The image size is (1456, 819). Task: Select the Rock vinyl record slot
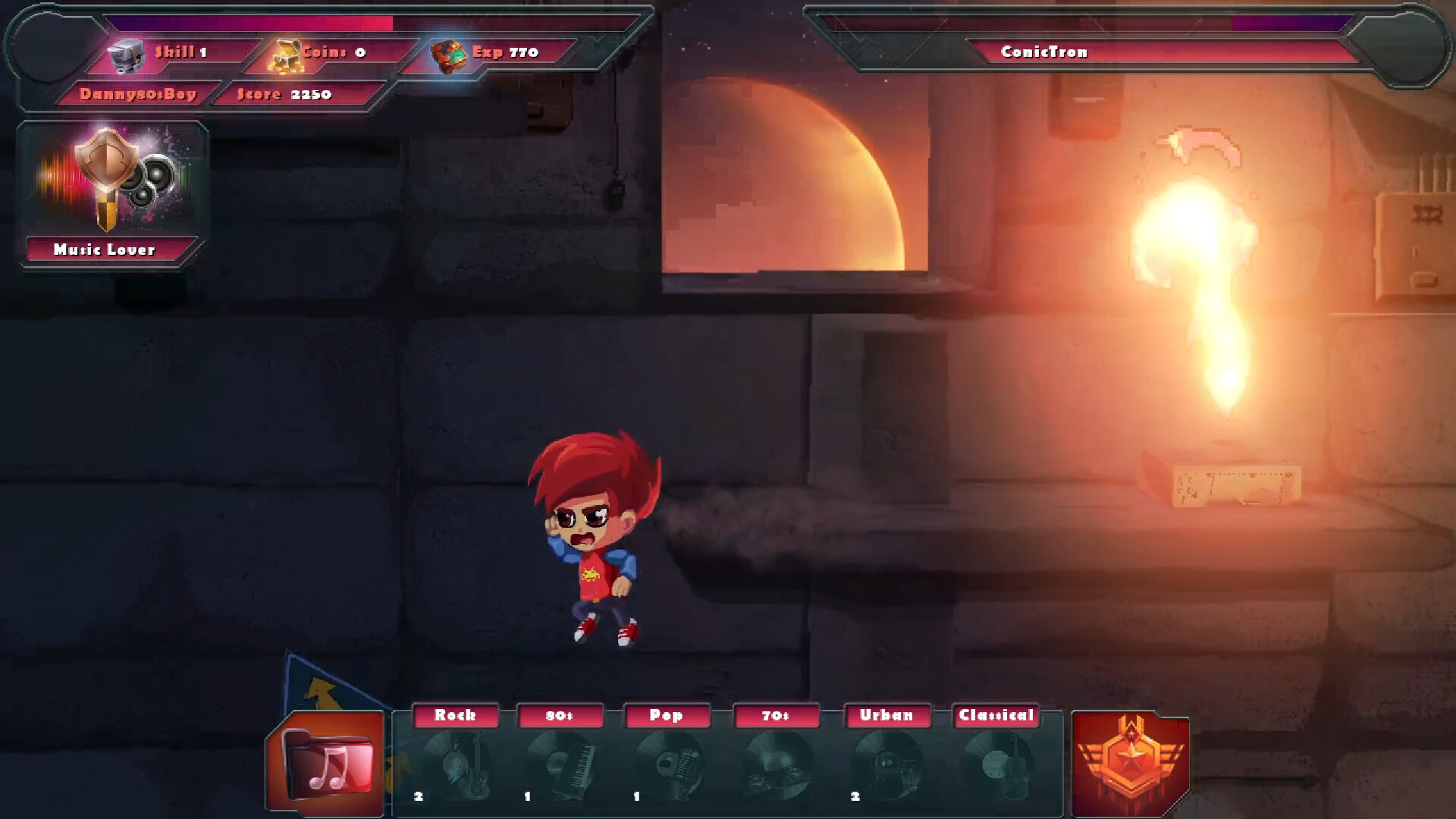point(457,764)
